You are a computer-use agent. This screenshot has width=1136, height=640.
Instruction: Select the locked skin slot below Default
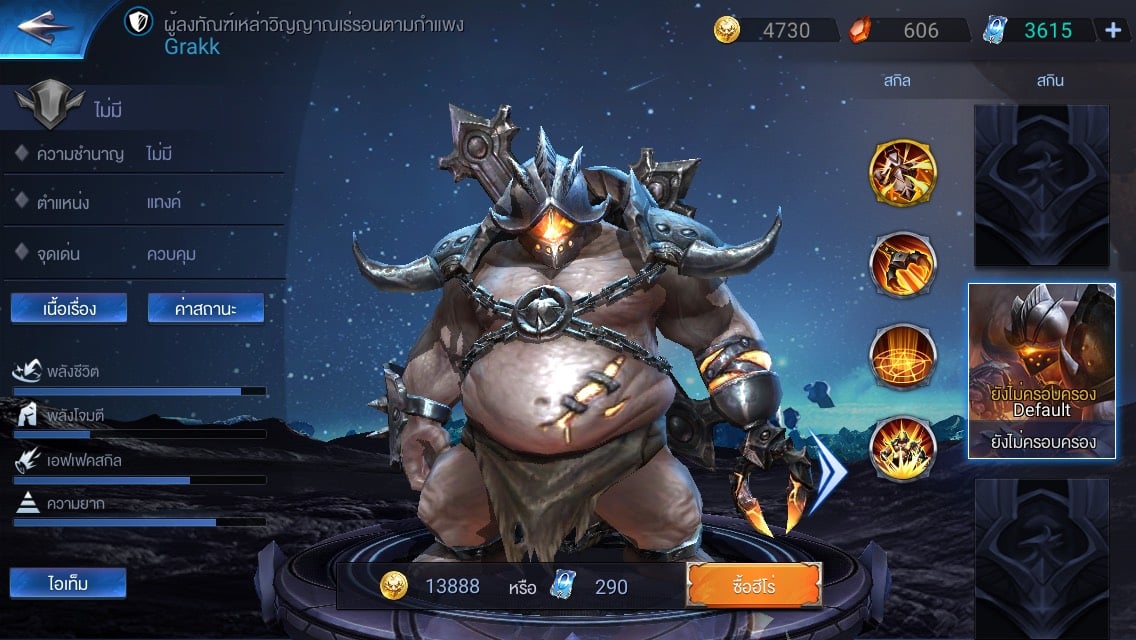tap(1042, 555)
